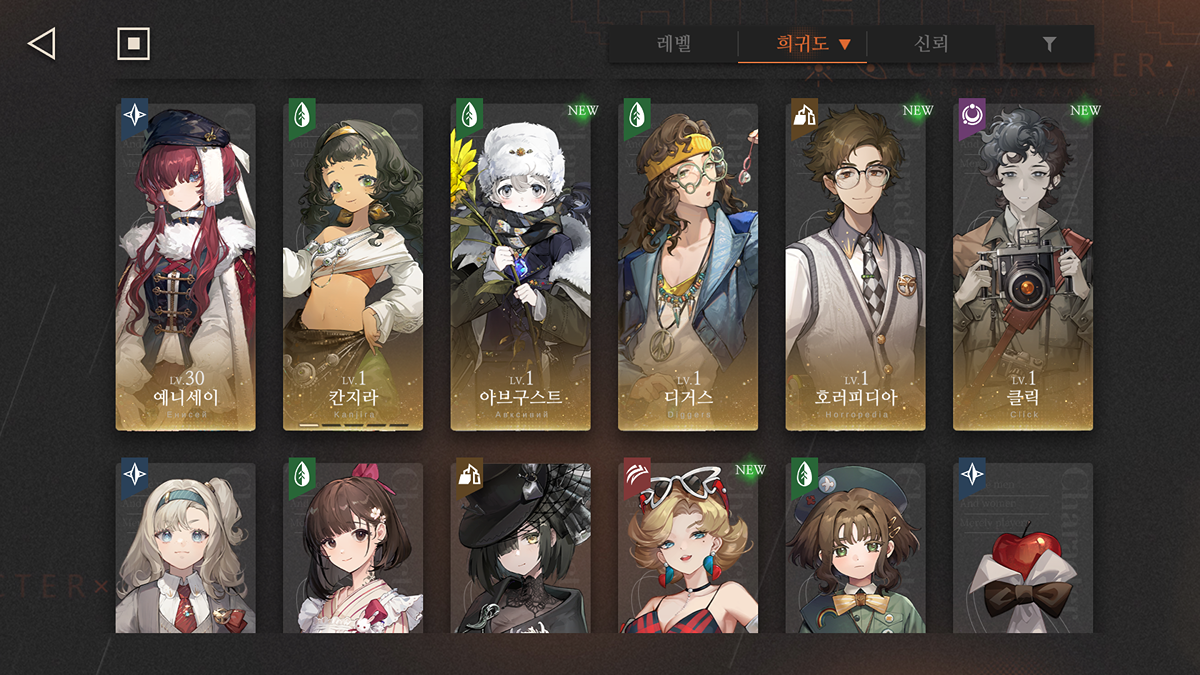Choose the 칸지라 character card

point(353,267)
